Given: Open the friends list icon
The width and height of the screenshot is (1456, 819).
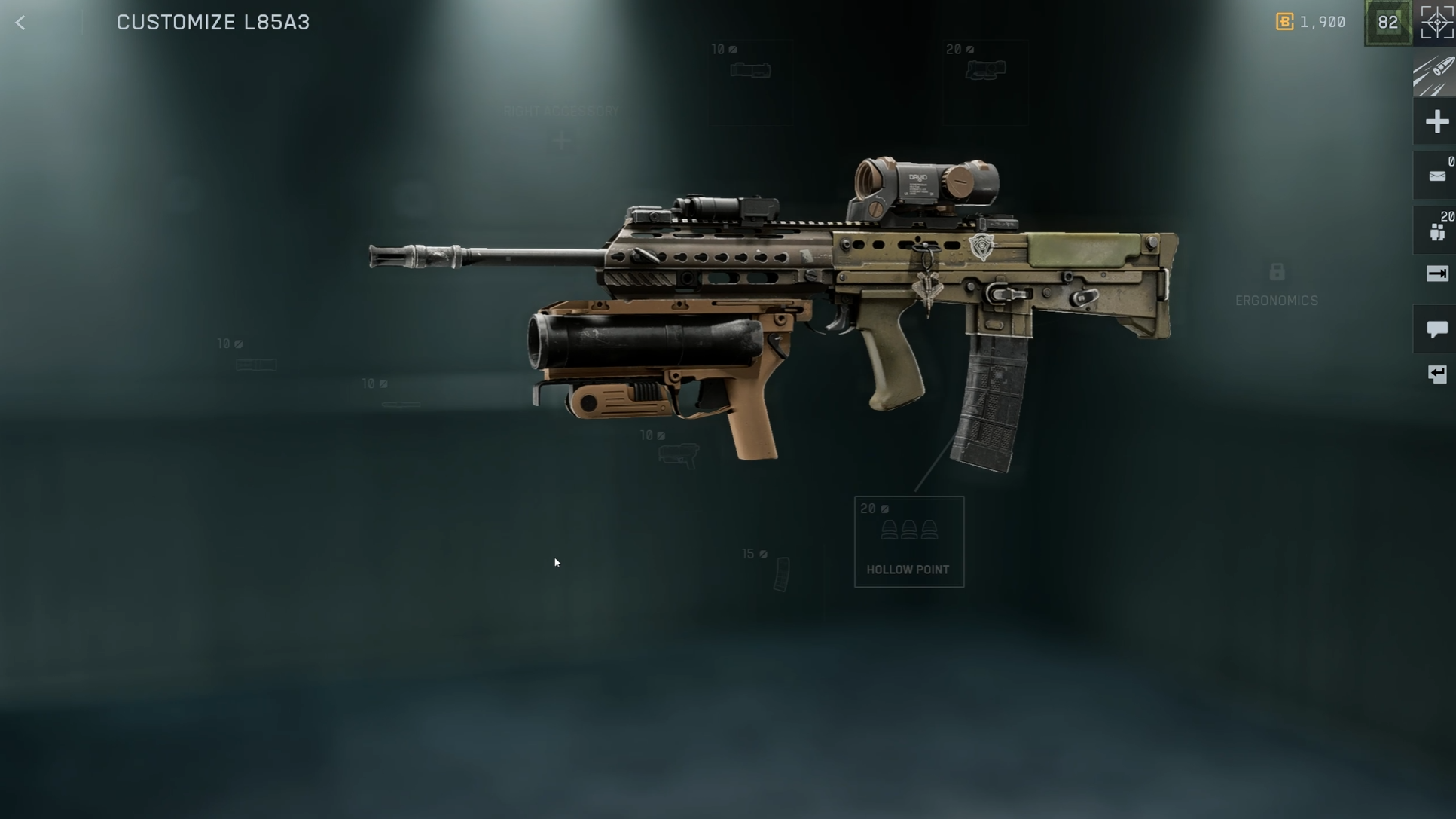Looking at the screenshot, I should pyautogui.click(x=1436, y=231).
